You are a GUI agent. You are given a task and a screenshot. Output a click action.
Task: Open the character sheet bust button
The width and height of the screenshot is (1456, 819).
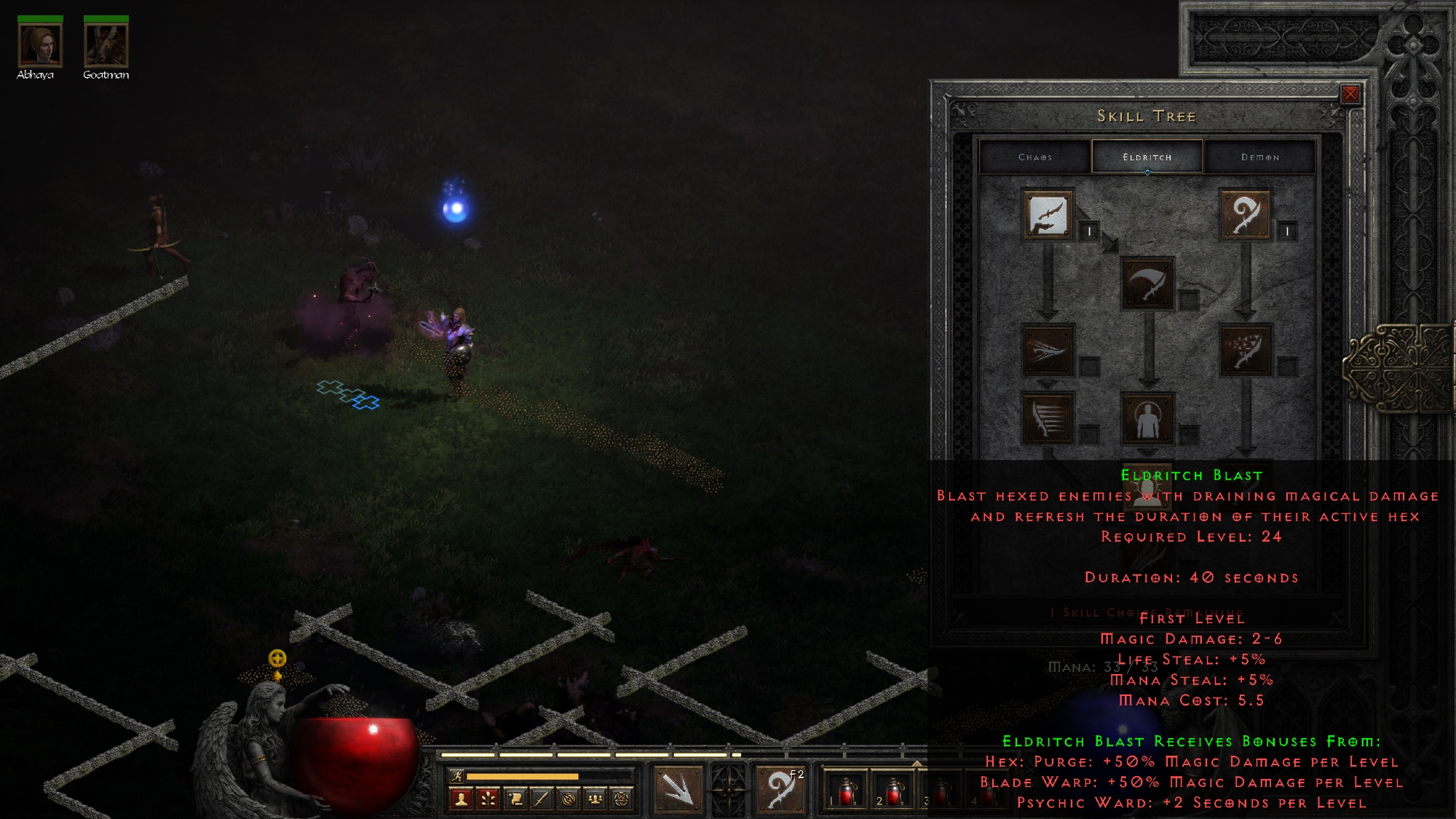coord(460,799)
